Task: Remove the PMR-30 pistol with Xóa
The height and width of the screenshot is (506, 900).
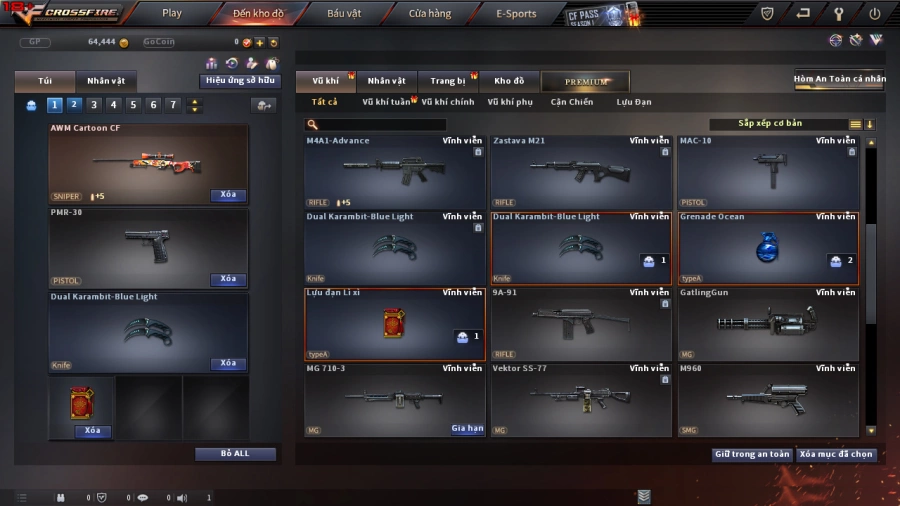Action: 228,279
